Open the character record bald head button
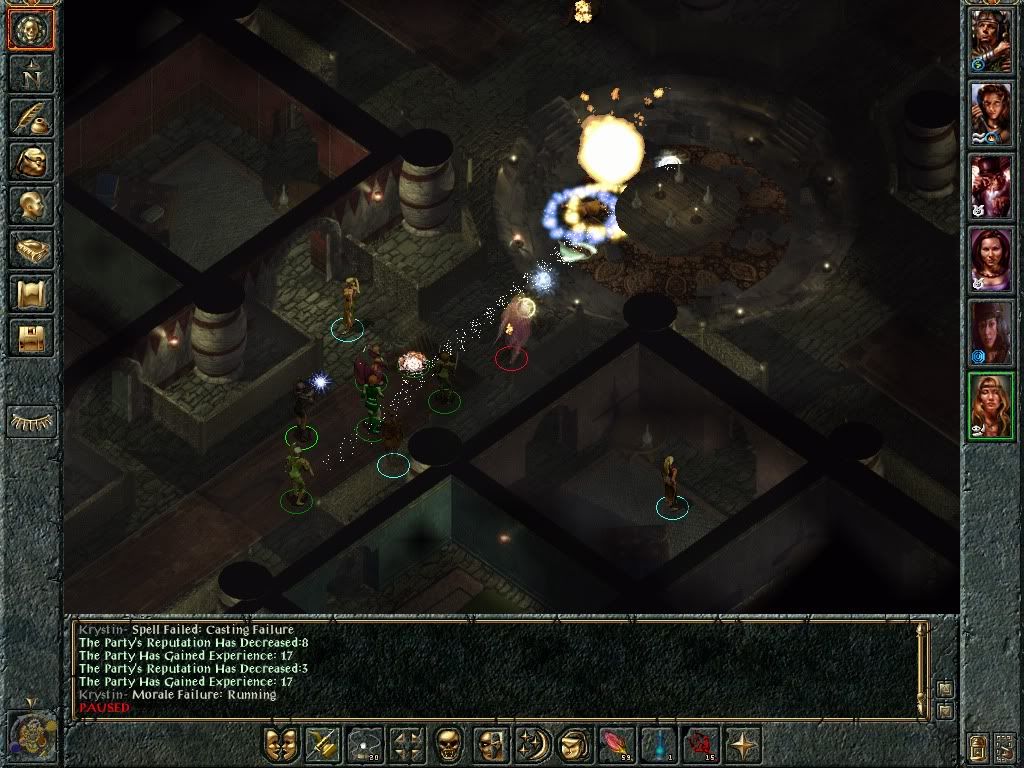 (x=31, y=205)
